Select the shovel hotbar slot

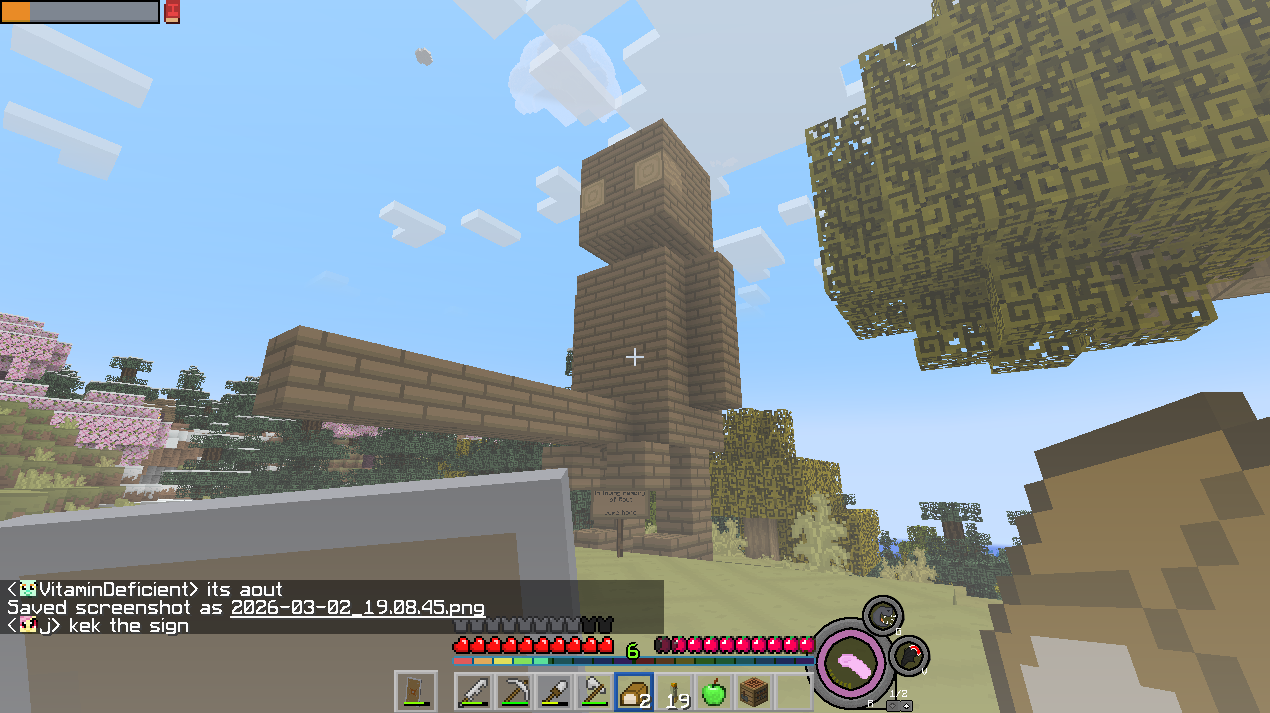[x=554, y=692]
